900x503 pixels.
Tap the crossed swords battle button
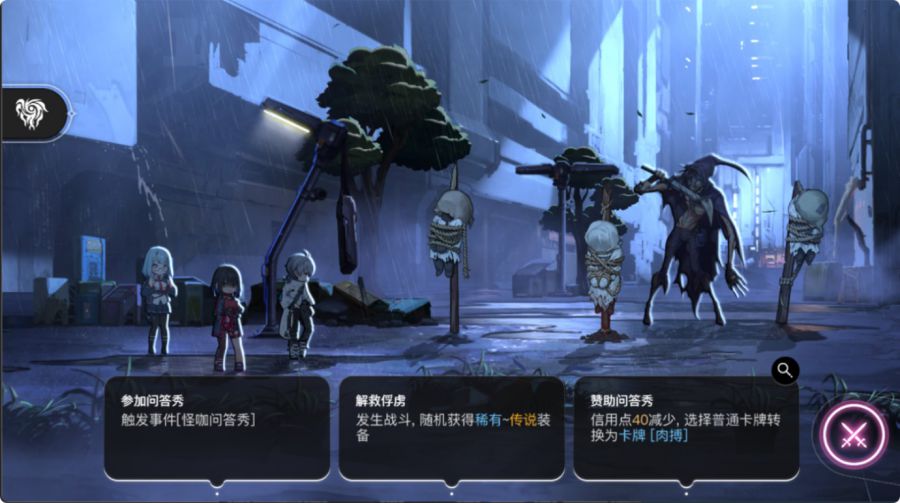point(853,435)
